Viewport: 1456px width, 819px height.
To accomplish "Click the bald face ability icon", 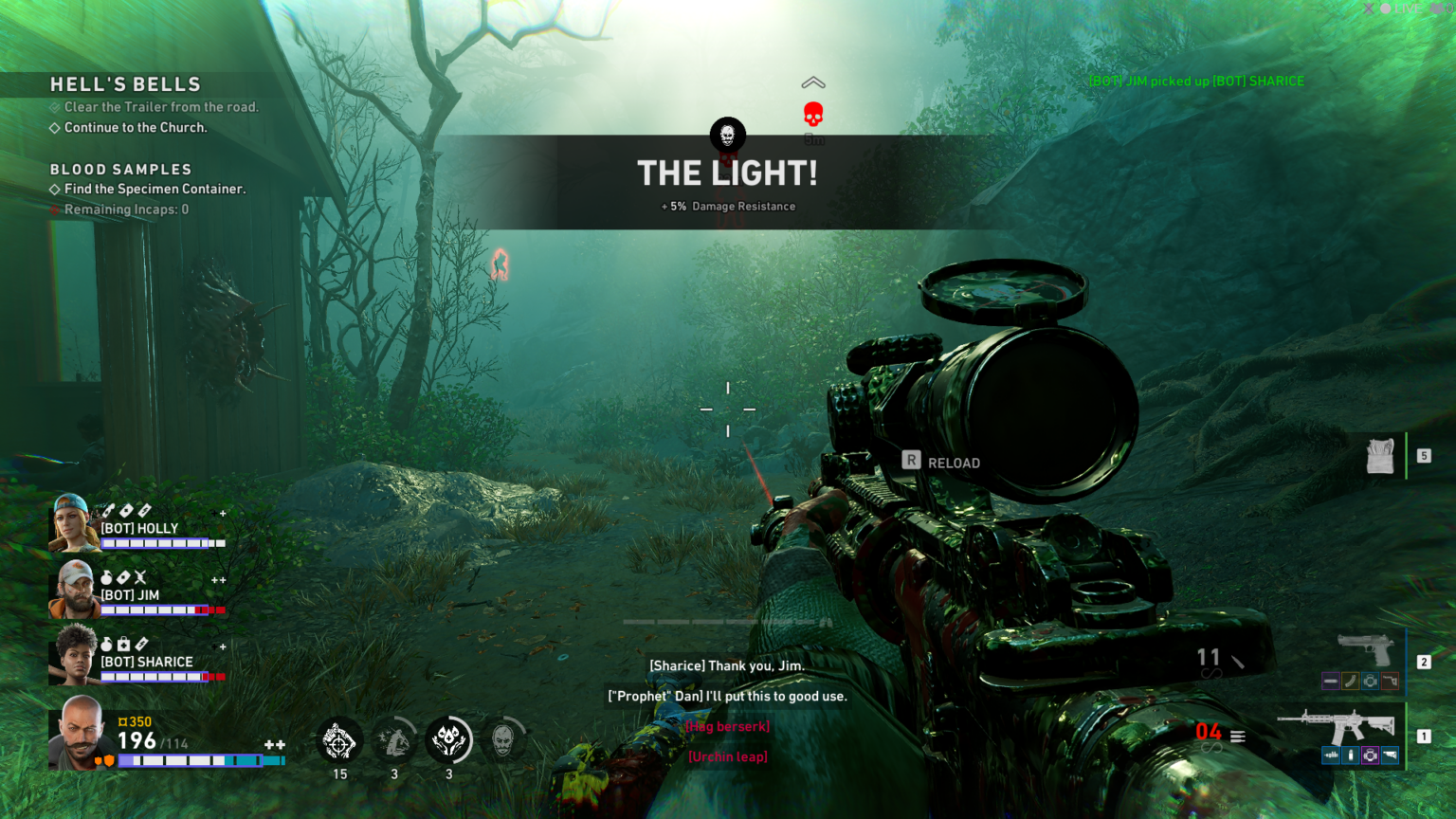I will (x=503, y=740).
